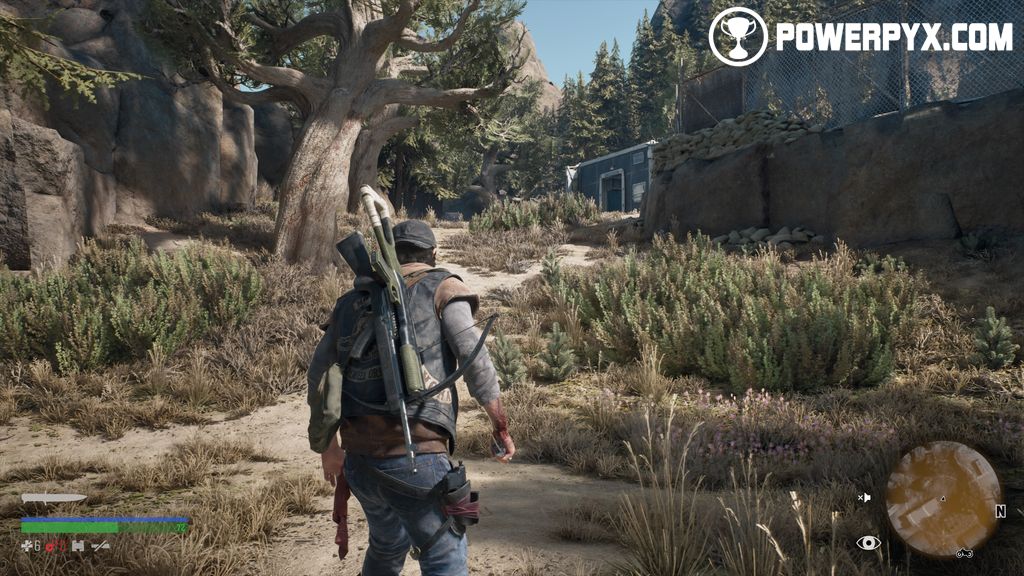1024x576 pixels.
Task: Click the eye visibility indicator icon
Action: [x=868, y=543]
